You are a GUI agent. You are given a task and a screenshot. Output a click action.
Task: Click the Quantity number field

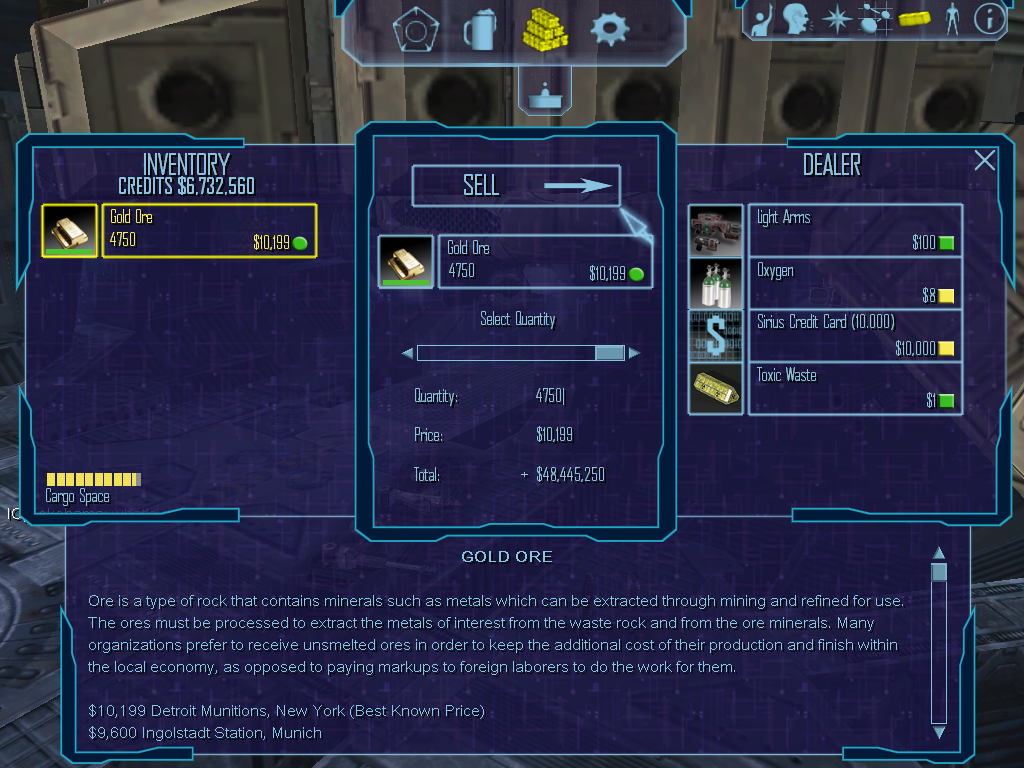[x=550, y=397]
